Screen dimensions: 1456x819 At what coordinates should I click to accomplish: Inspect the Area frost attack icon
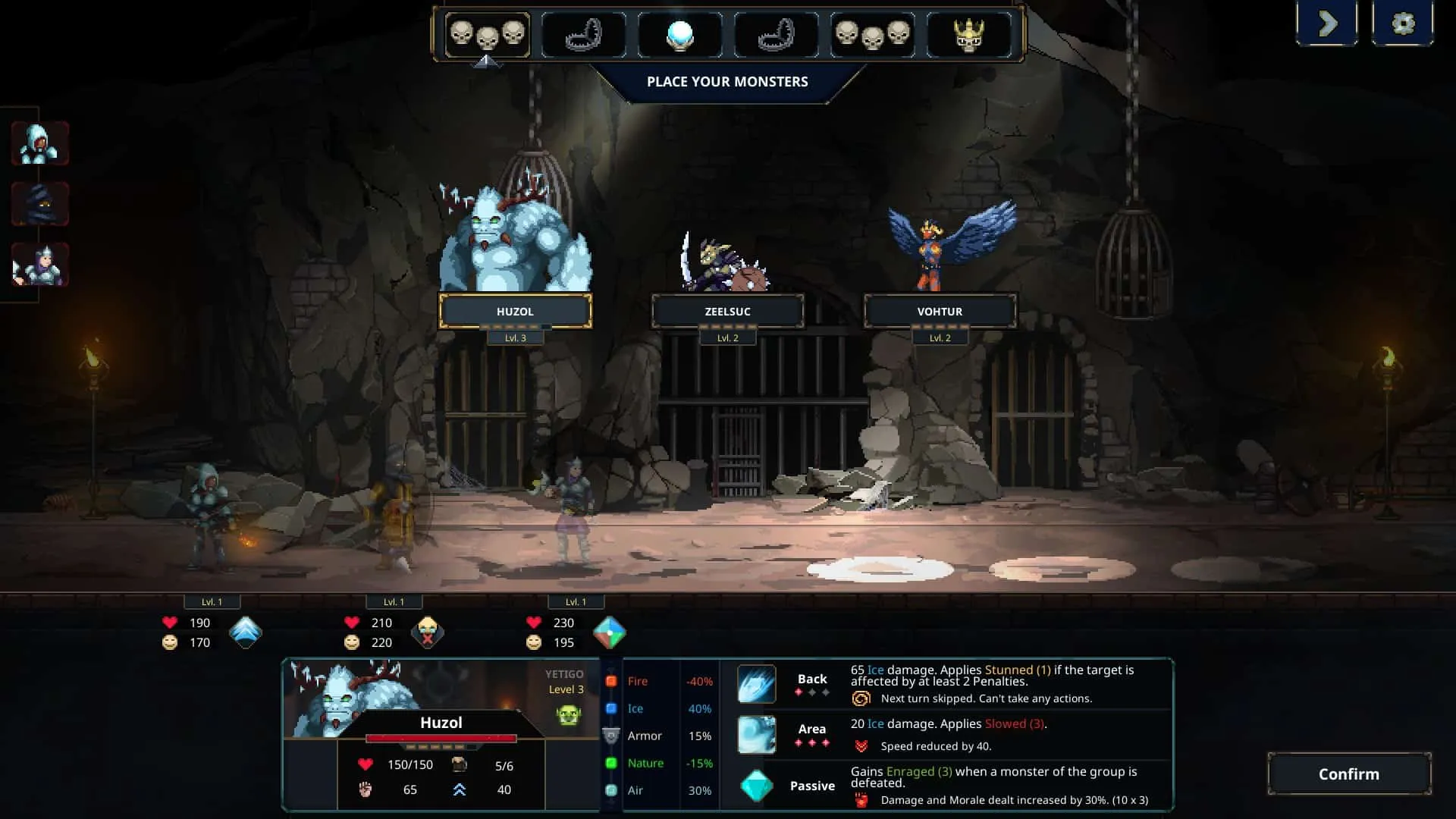click(x=757, y=734)
